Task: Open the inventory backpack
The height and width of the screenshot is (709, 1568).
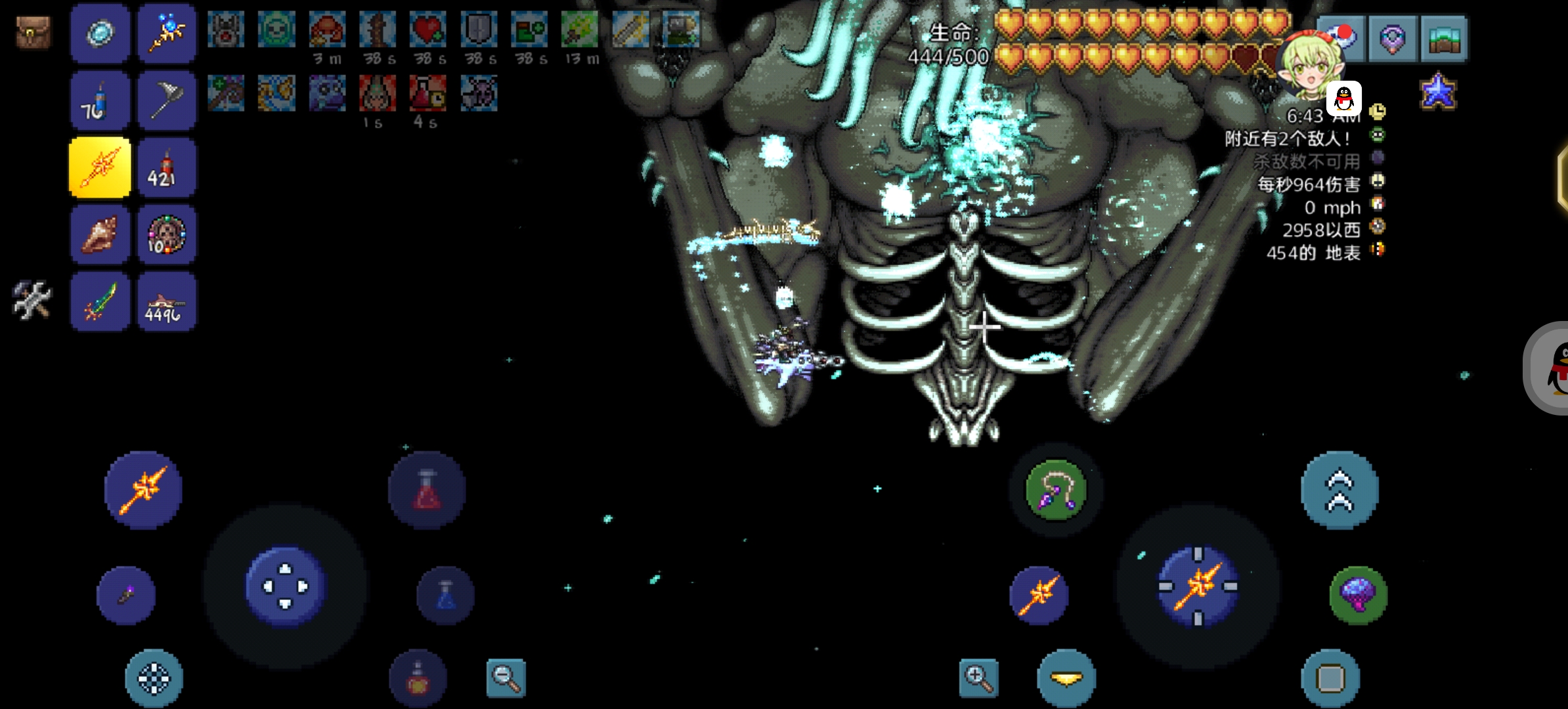Action: [33, 33]
